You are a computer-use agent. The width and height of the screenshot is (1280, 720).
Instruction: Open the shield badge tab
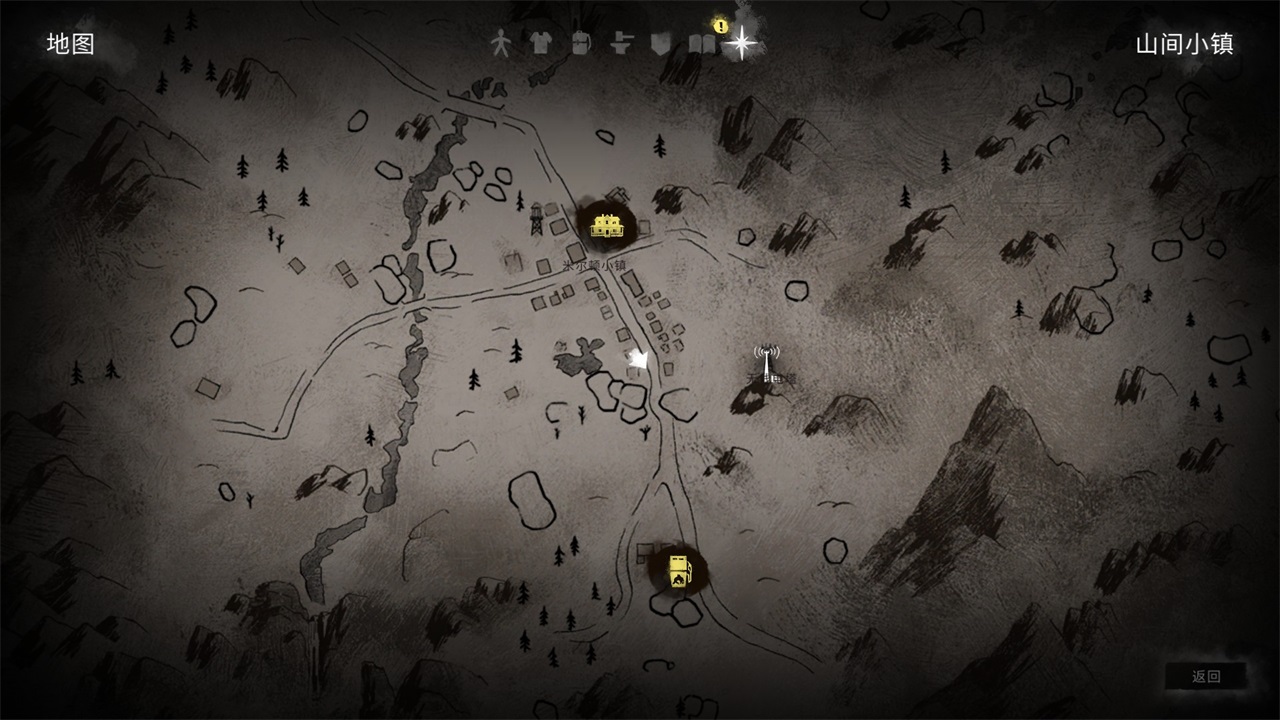point(659,44)
